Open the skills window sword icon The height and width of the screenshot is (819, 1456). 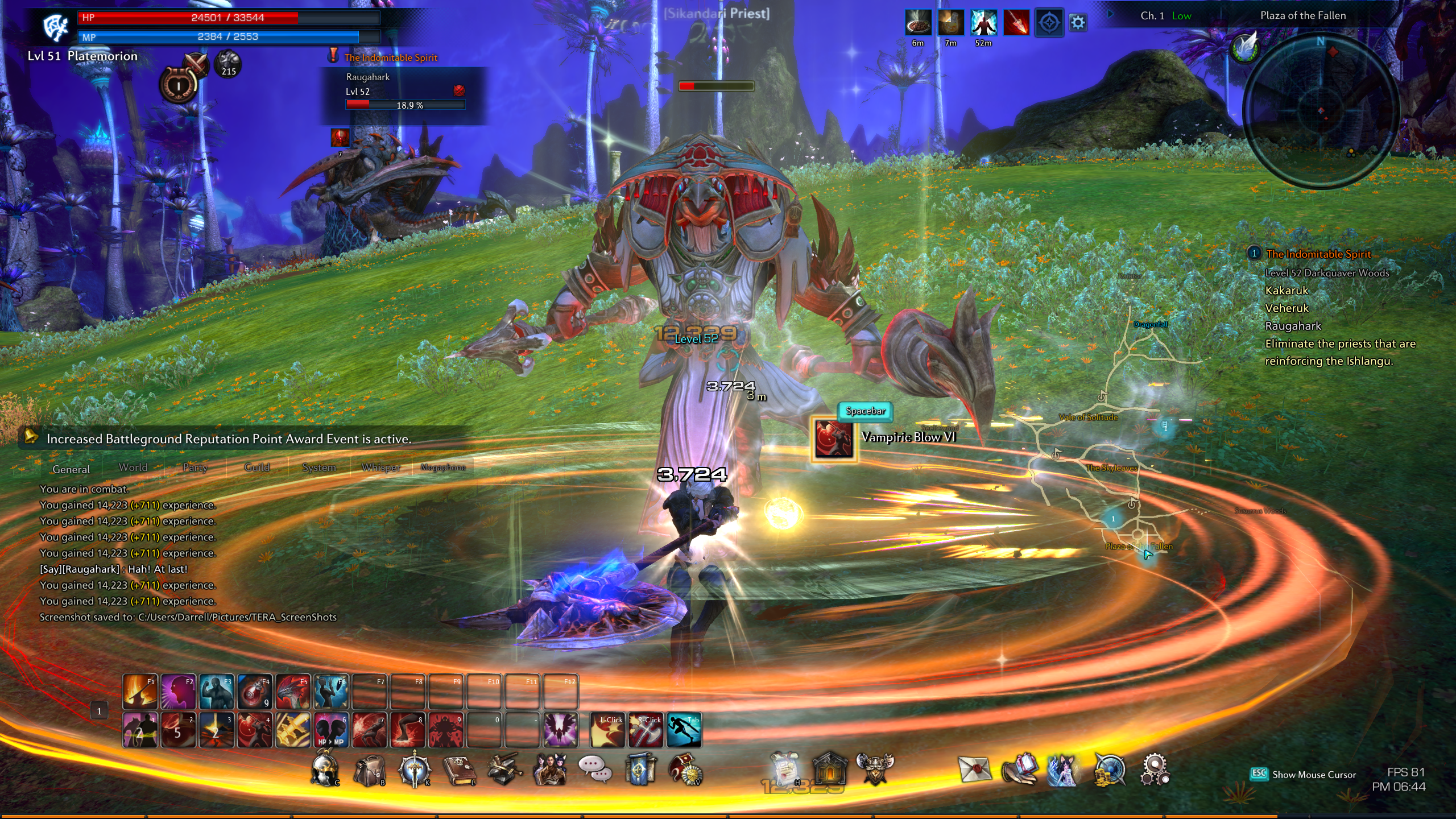point(415,770)
